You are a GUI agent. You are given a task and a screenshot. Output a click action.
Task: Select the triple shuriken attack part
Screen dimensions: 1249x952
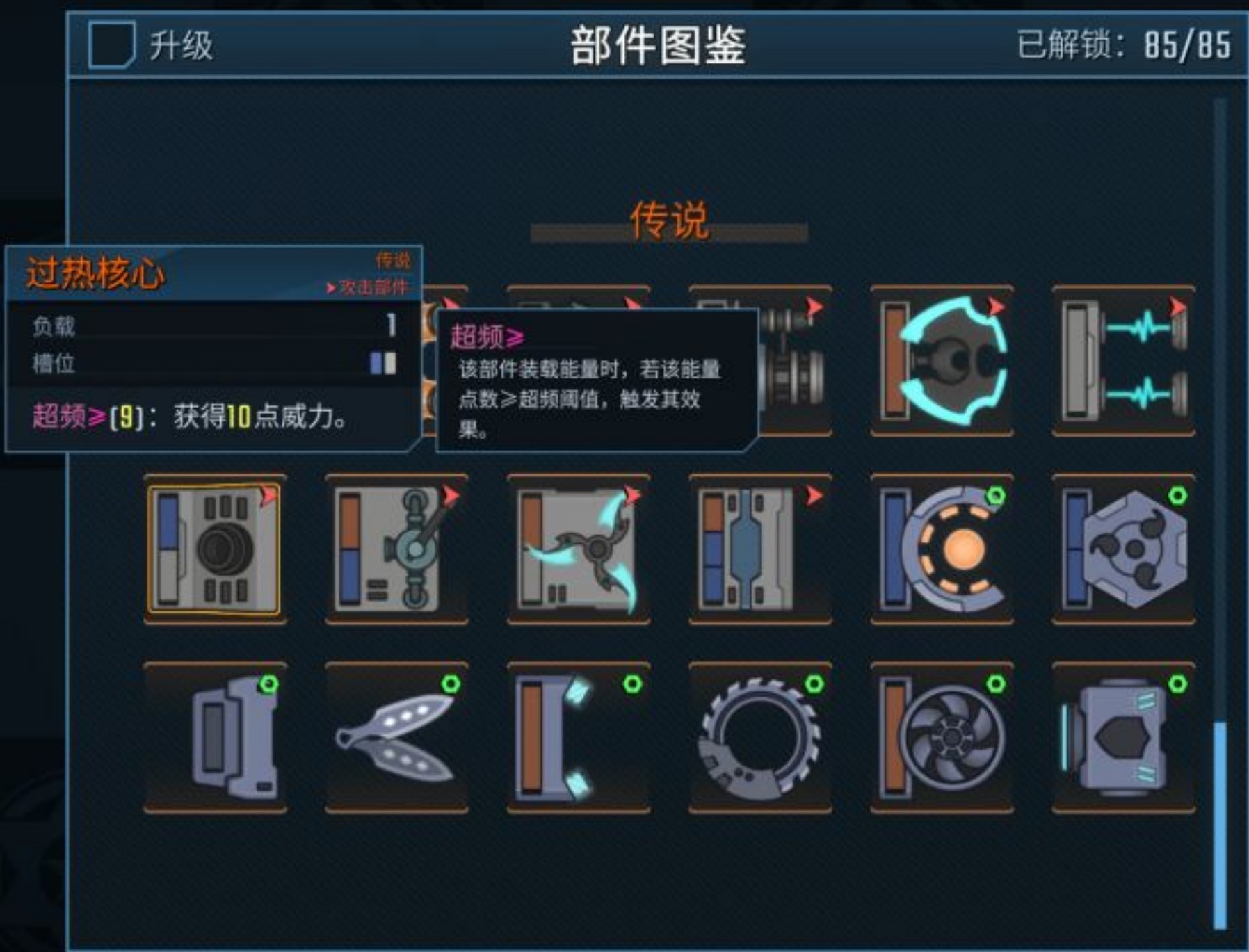coord(577,549)
